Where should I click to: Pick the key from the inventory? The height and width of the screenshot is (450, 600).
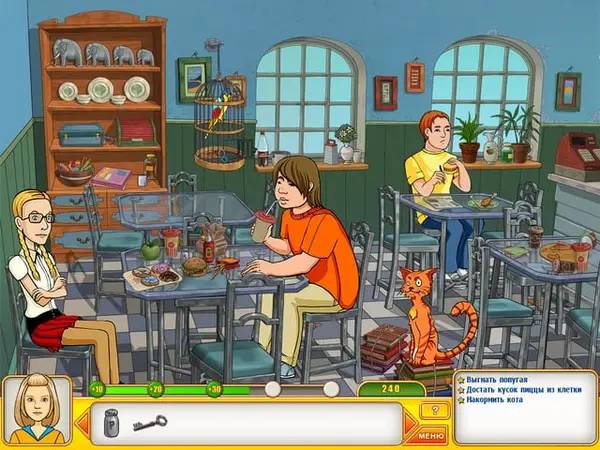tap(148, 422)
